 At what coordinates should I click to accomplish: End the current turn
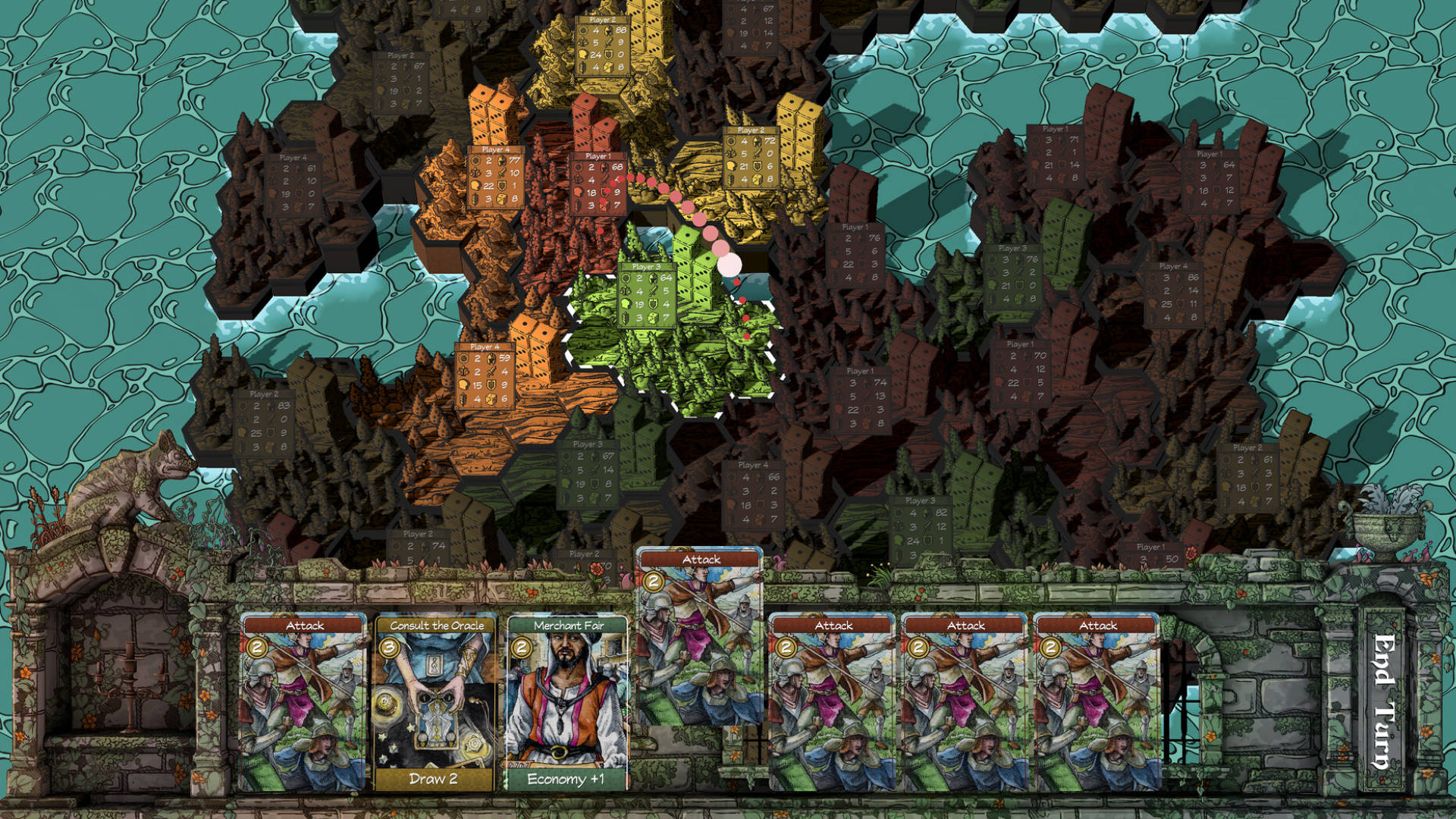[1385, 701]
